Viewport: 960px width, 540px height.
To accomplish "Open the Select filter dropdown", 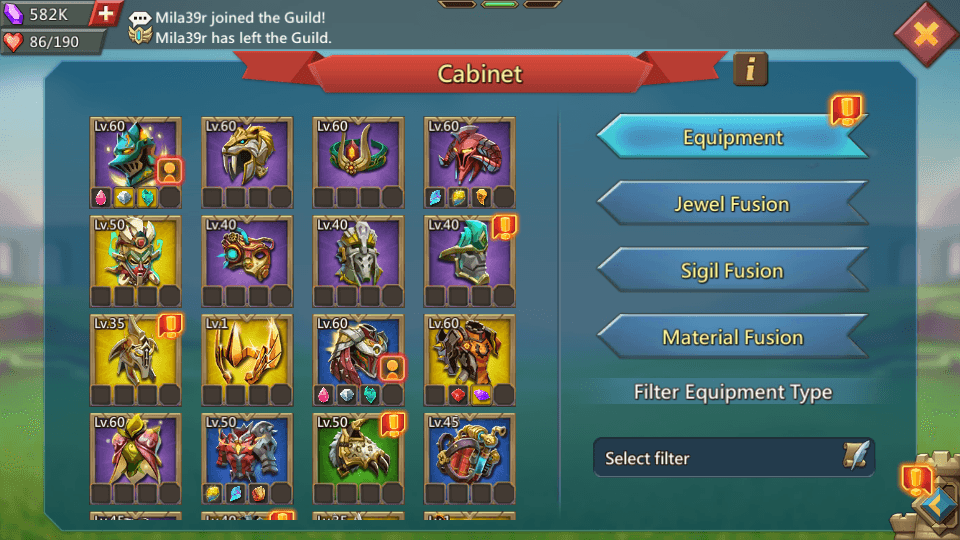I will [733, 458].
